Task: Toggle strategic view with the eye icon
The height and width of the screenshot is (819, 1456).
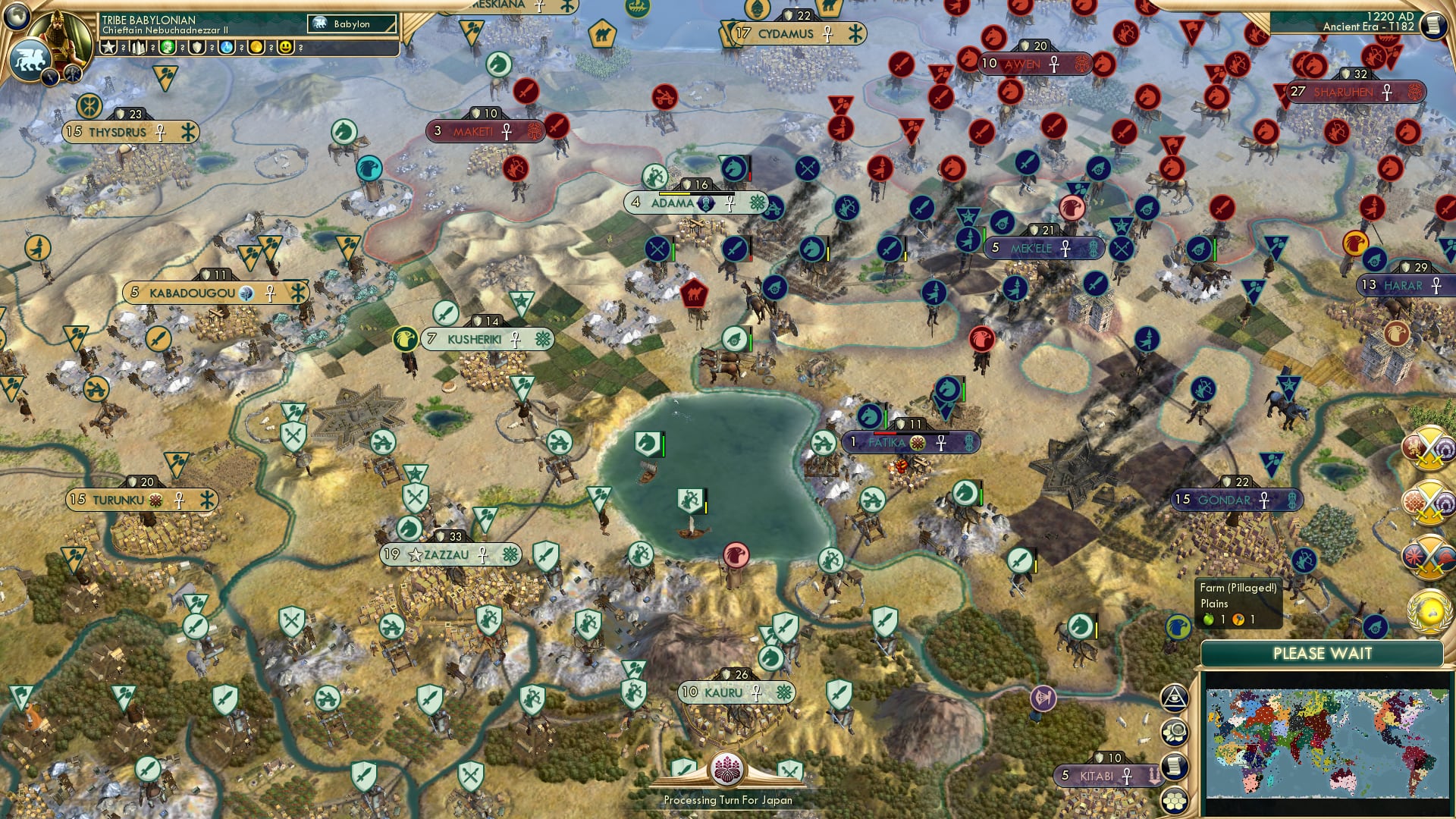Action: click(x=1174, y=696)
